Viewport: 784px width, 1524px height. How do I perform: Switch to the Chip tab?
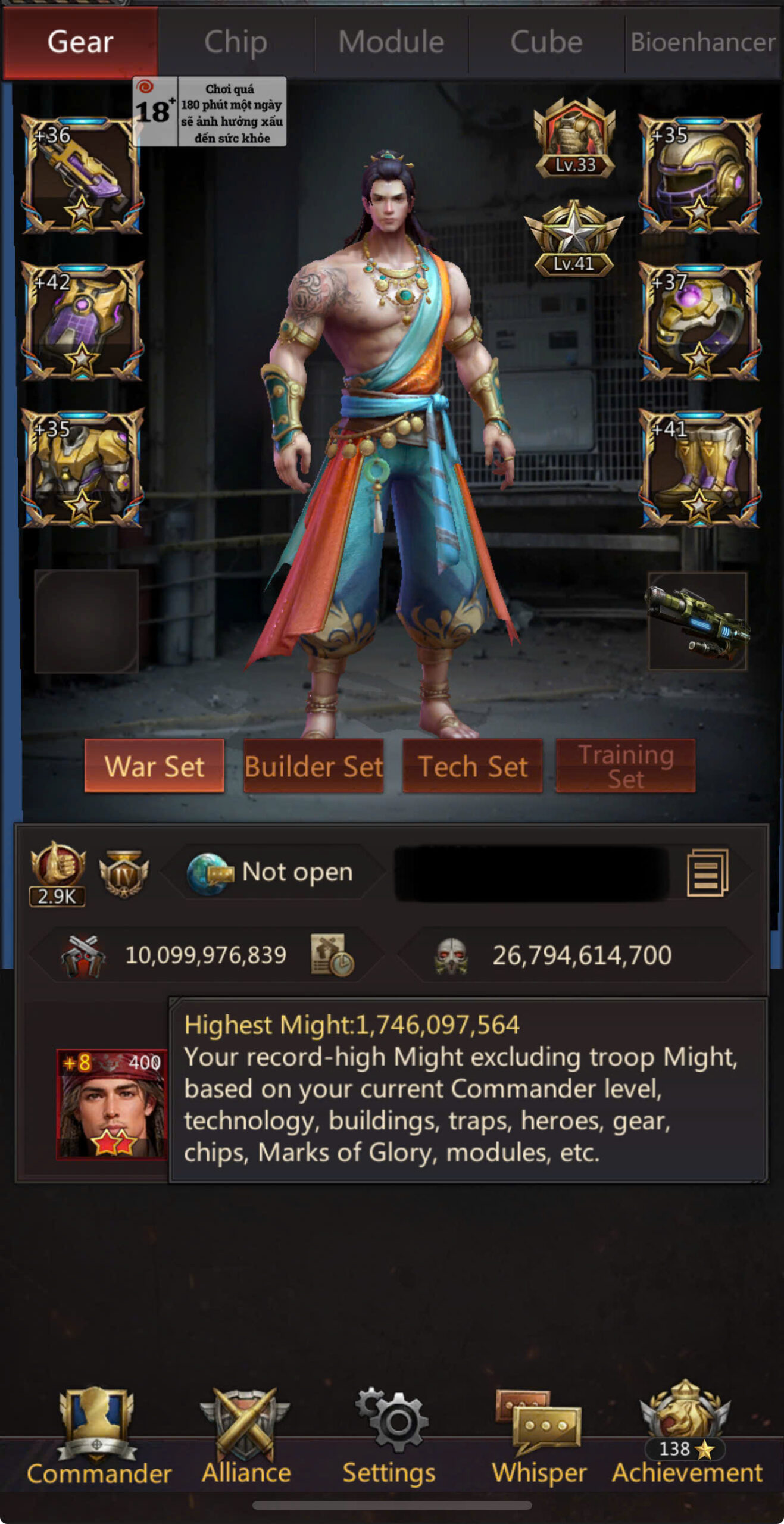235,43
